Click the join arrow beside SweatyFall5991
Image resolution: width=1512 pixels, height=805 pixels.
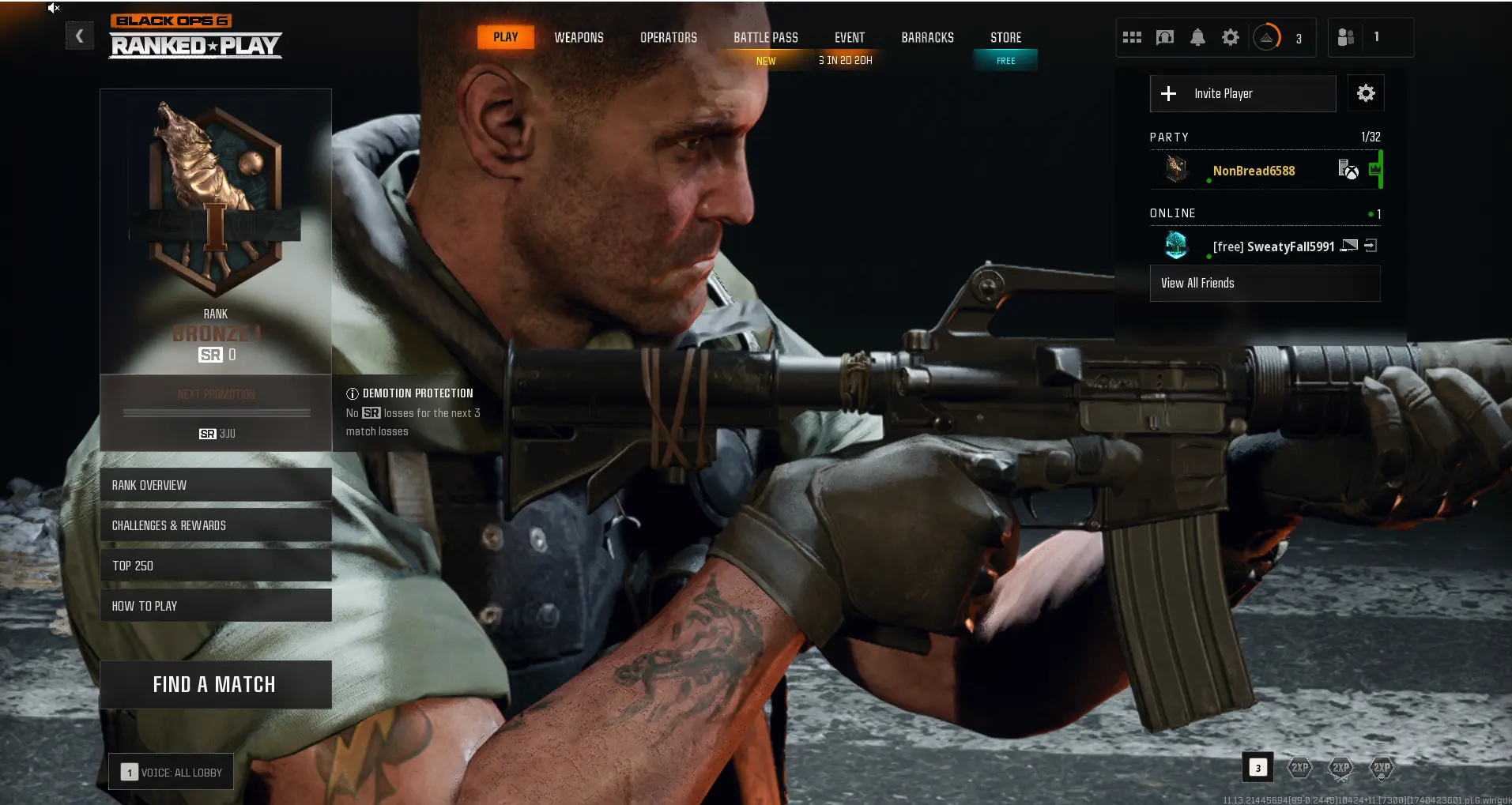pos(1373,246)
